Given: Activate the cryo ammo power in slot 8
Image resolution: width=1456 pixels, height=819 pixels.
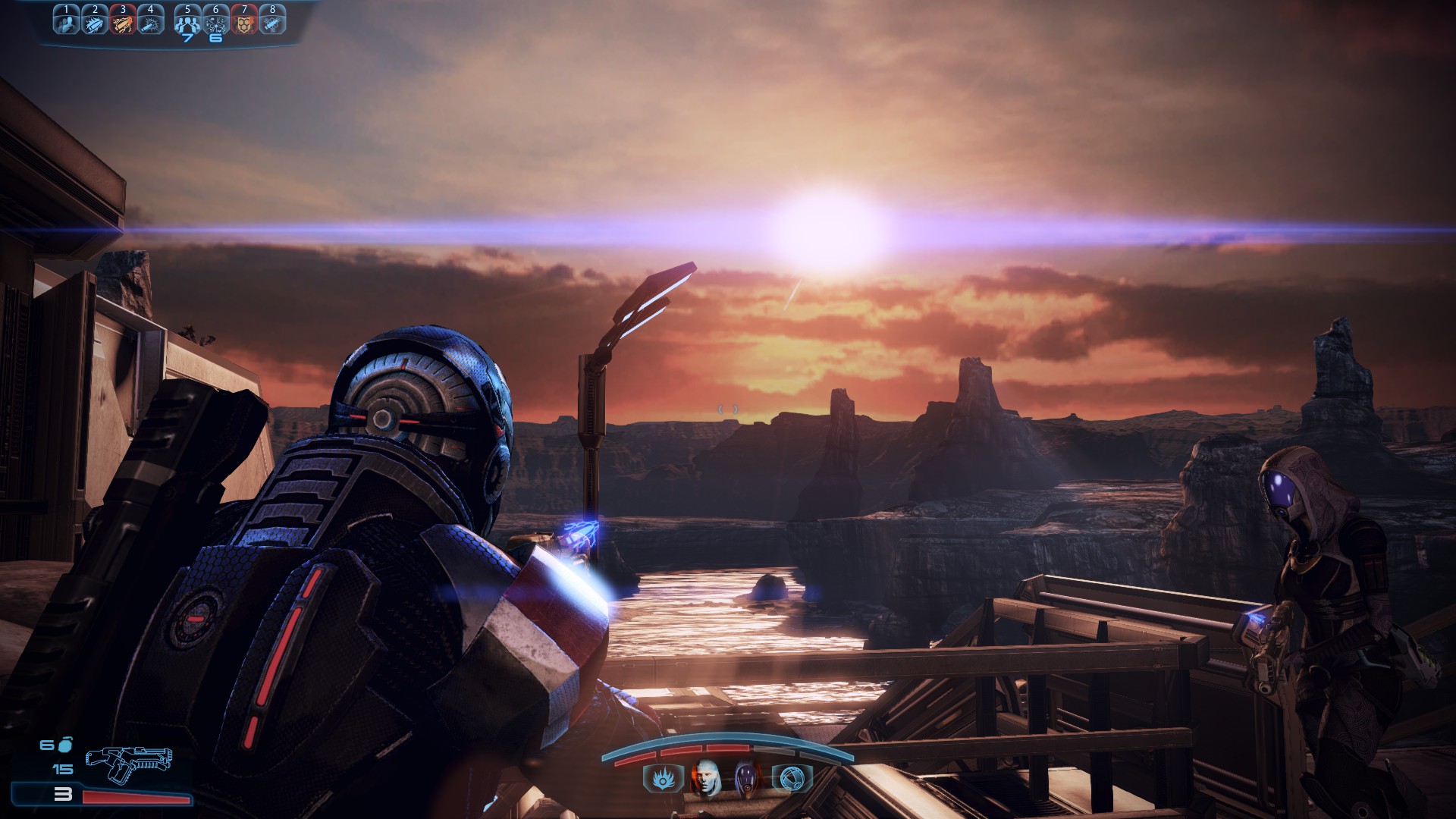Looking at the screenshot, I should tap(272, 23).
